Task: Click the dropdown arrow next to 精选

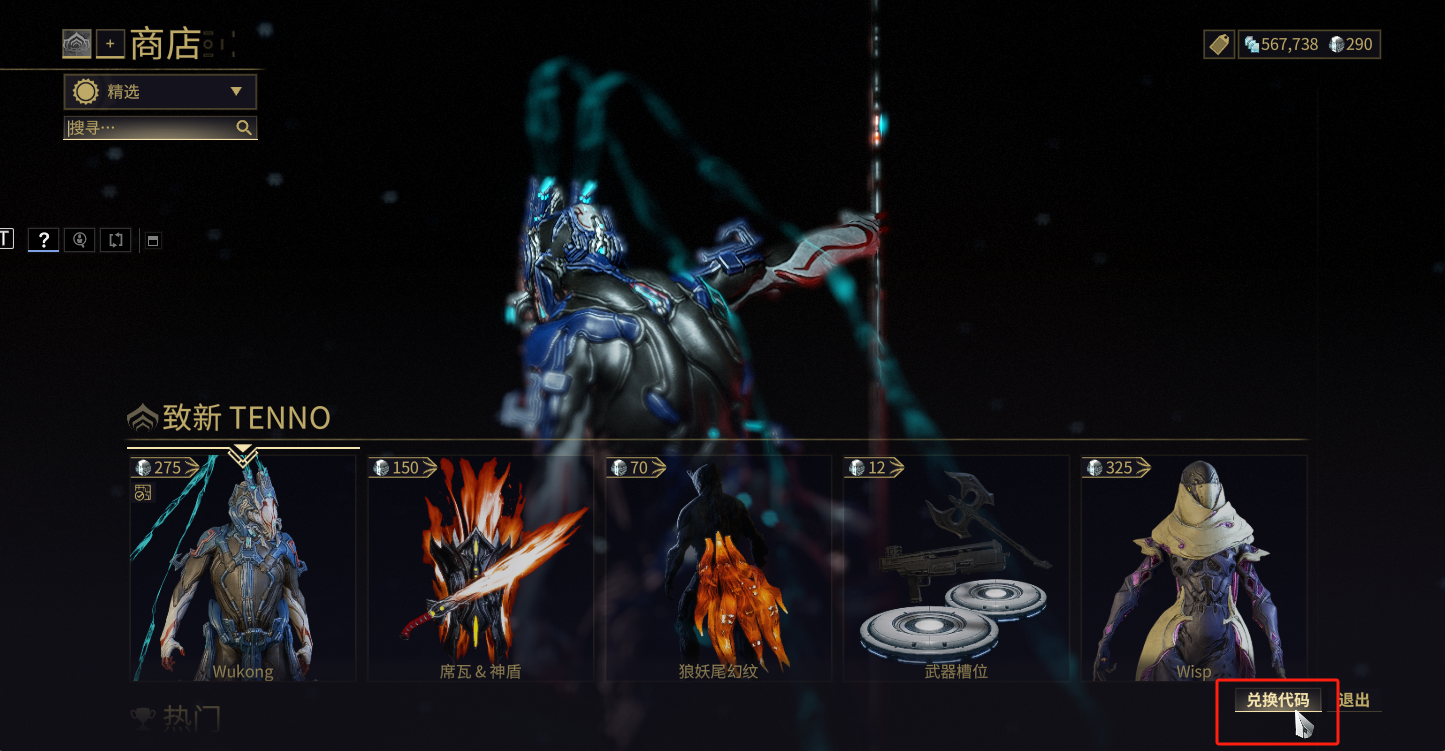Action: pos(237,91)
